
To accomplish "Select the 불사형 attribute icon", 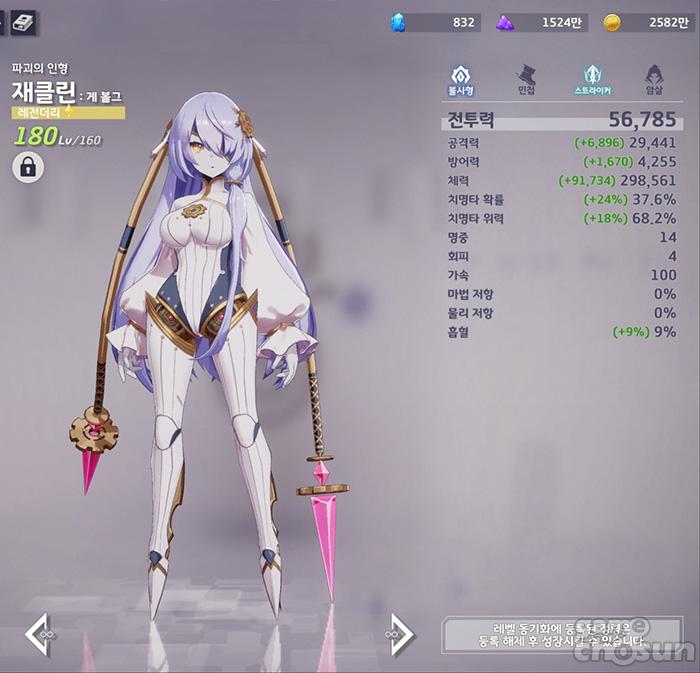I will 460,78.
